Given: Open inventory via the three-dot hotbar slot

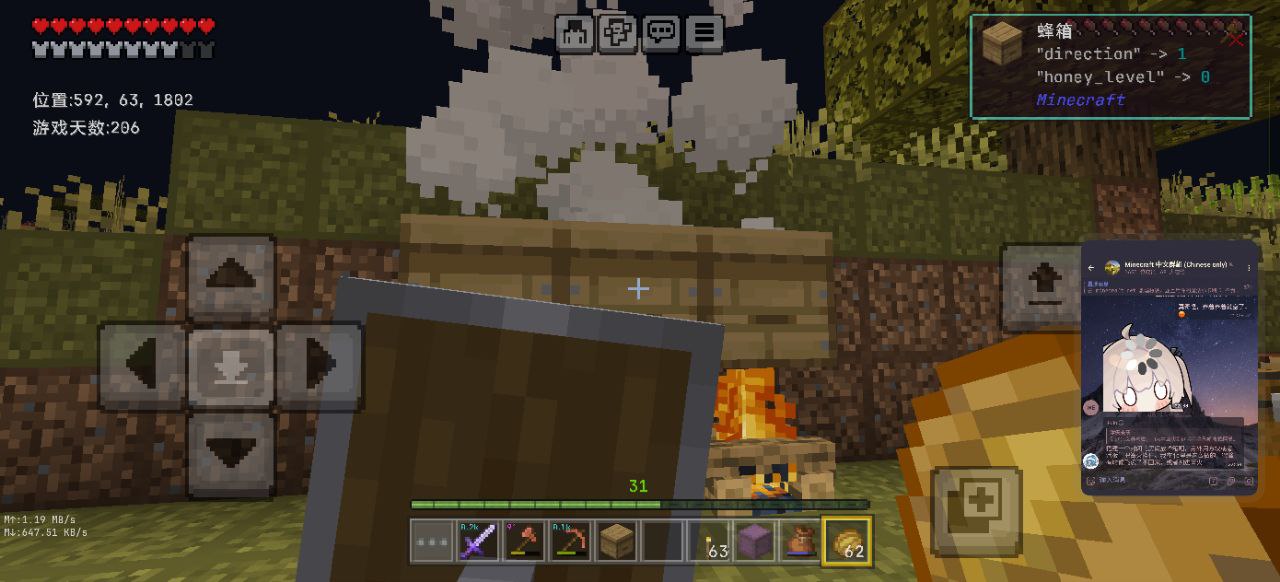Looking at the screenshot, I should (x=431, y=541).
